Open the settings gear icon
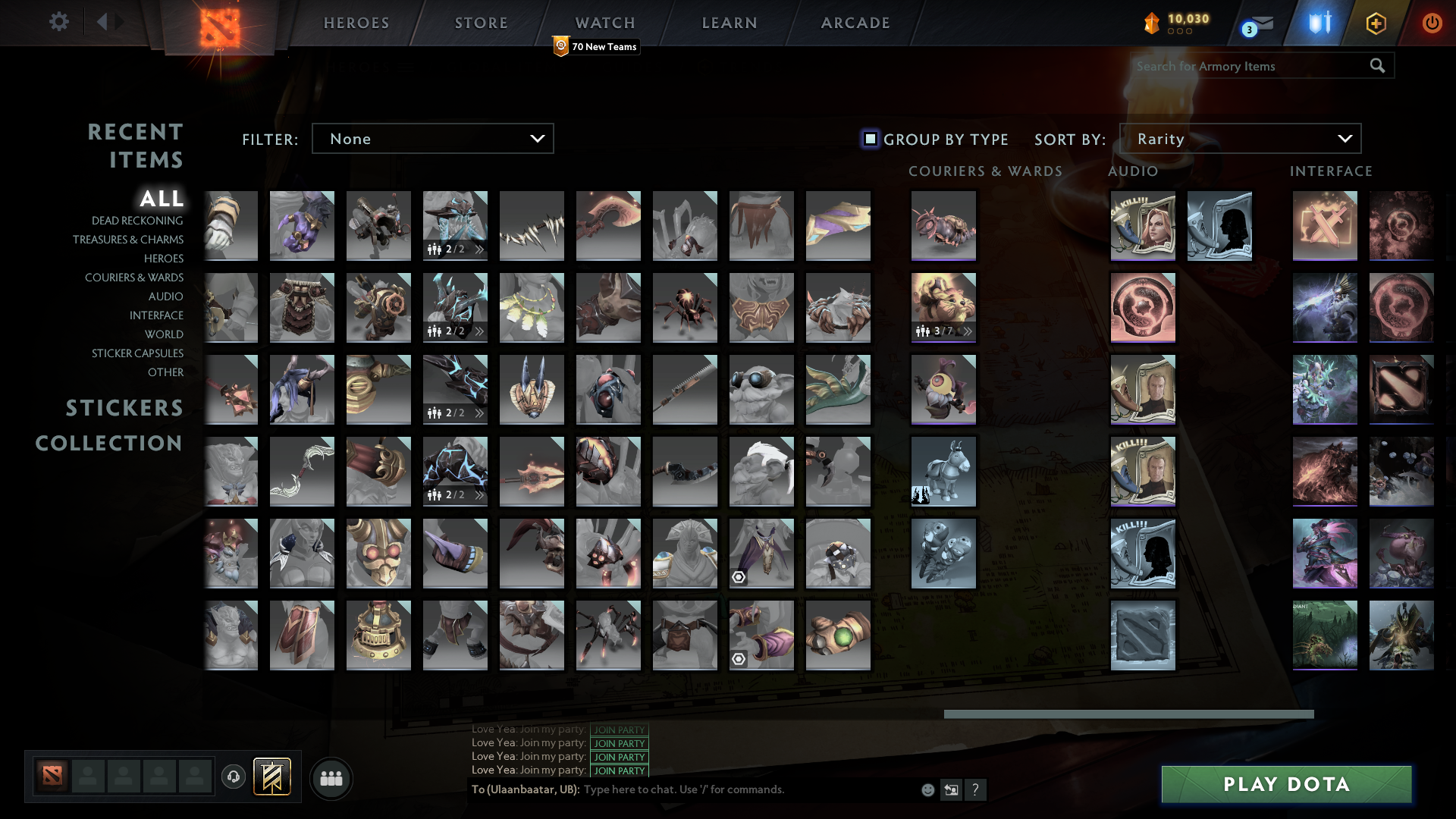The height and width of the screenshot is (819, 1456). [x=59, y=23]
